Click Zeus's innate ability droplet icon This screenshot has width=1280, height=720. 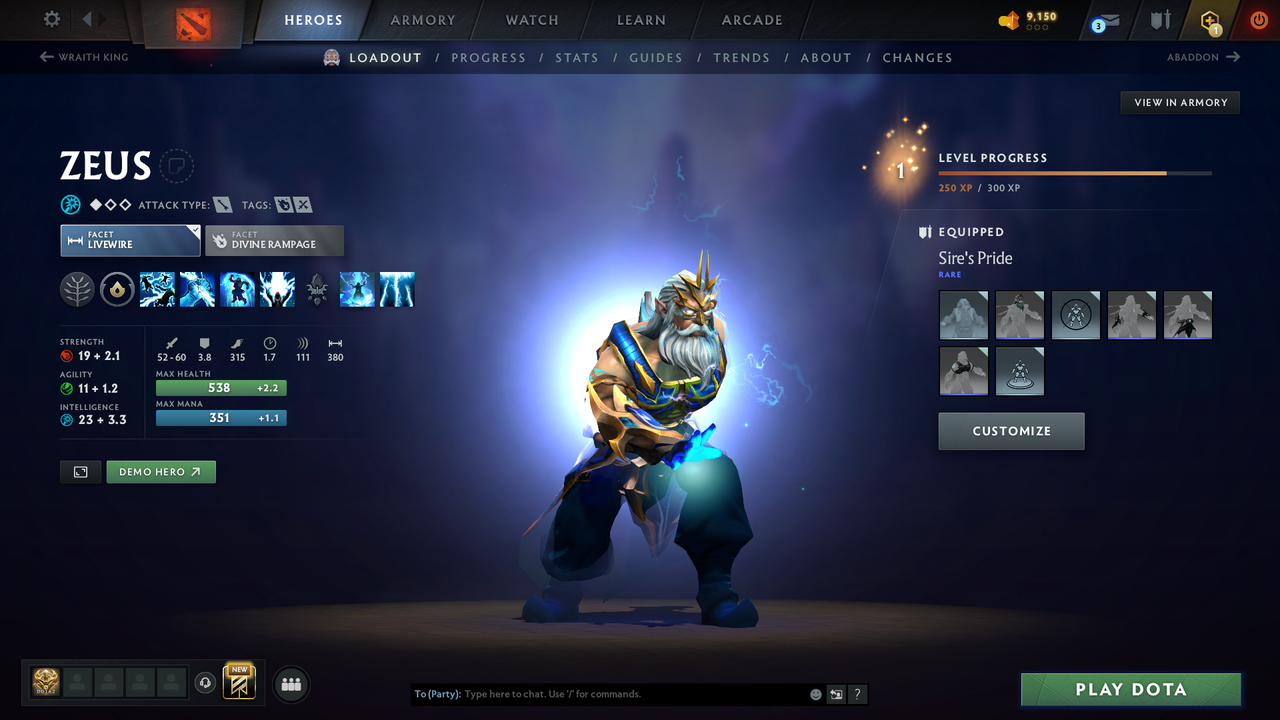(x=117, y=289)
